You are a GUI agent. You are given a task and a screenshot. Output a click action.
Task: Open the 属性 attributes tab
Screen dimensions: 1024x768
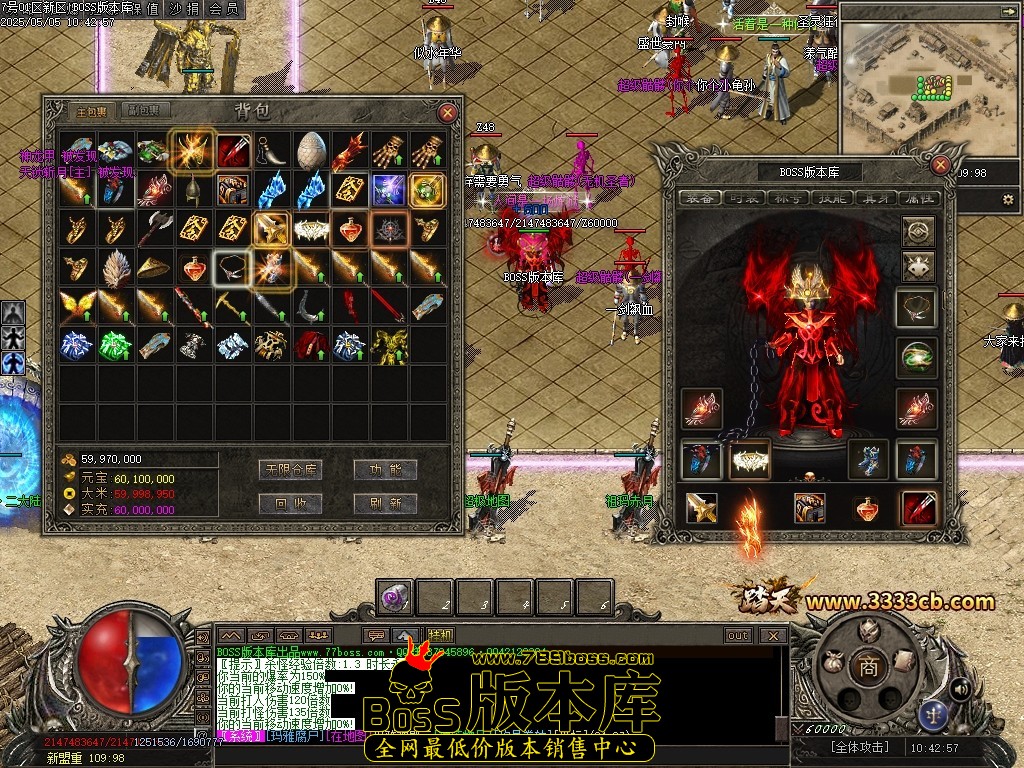917,198
